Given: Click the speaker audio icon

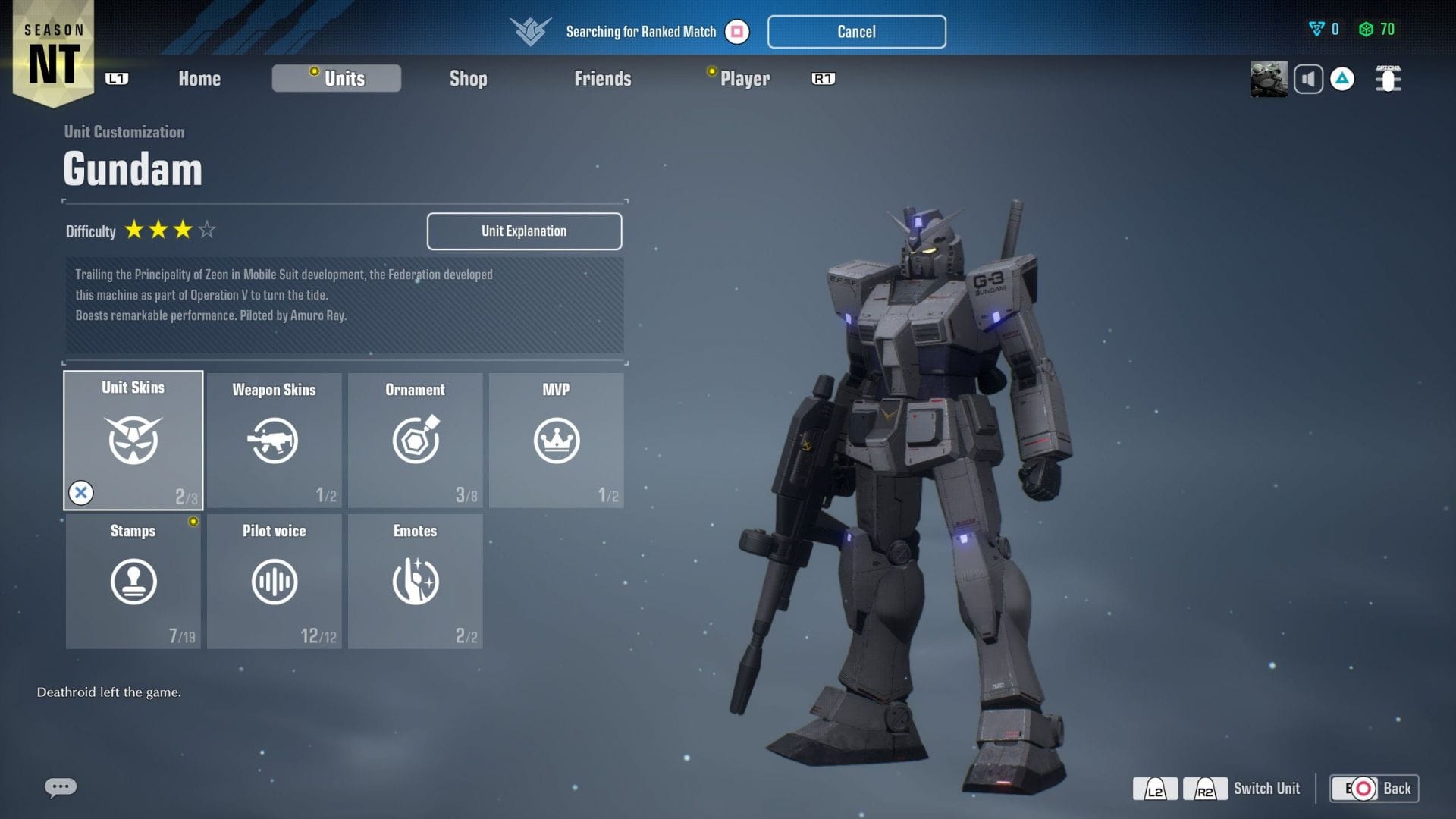Looking at the screenshot, I should tap(1308, 79).
